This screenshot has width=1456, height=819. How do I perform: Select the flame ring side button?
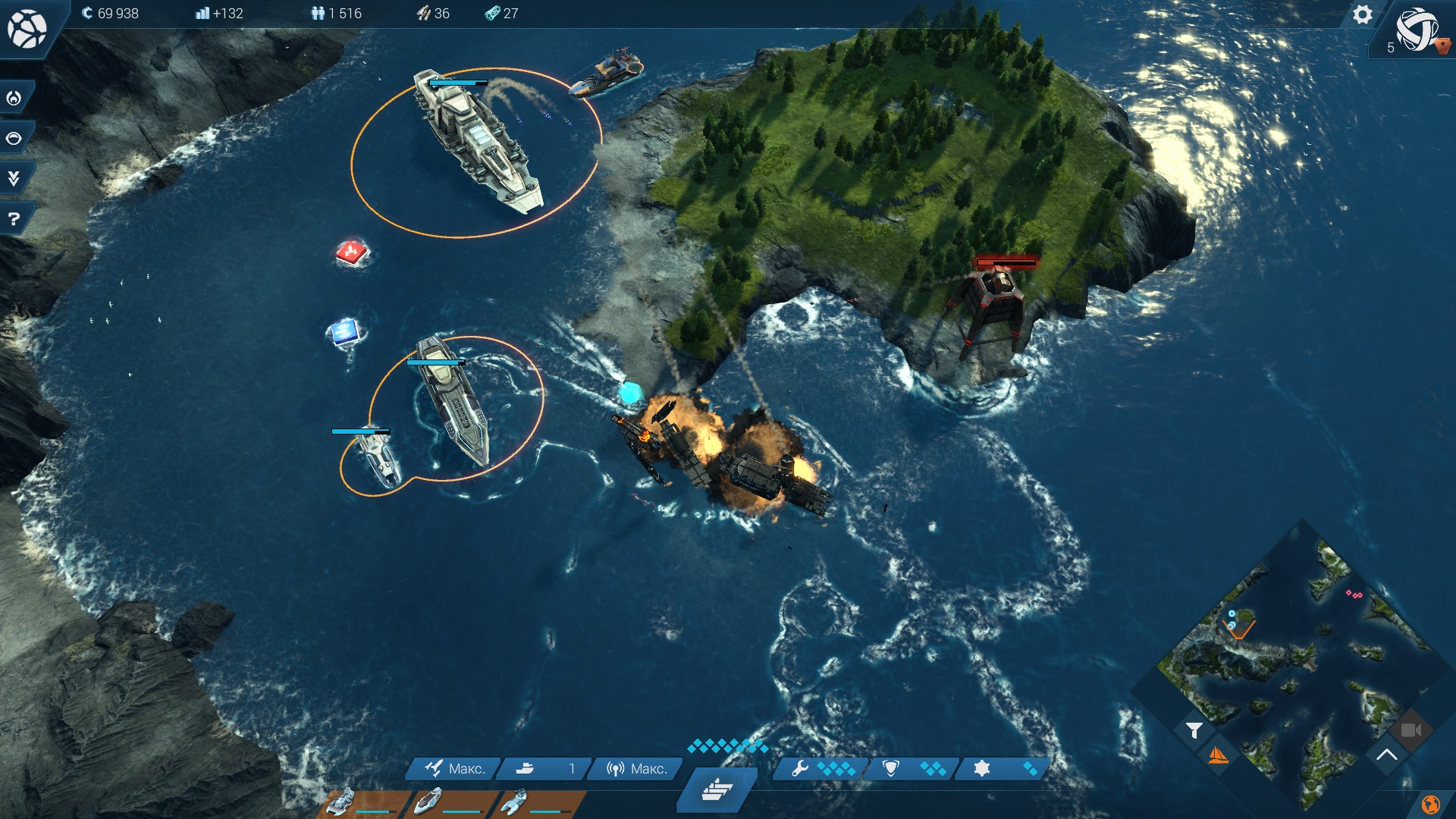click(14, 98)
